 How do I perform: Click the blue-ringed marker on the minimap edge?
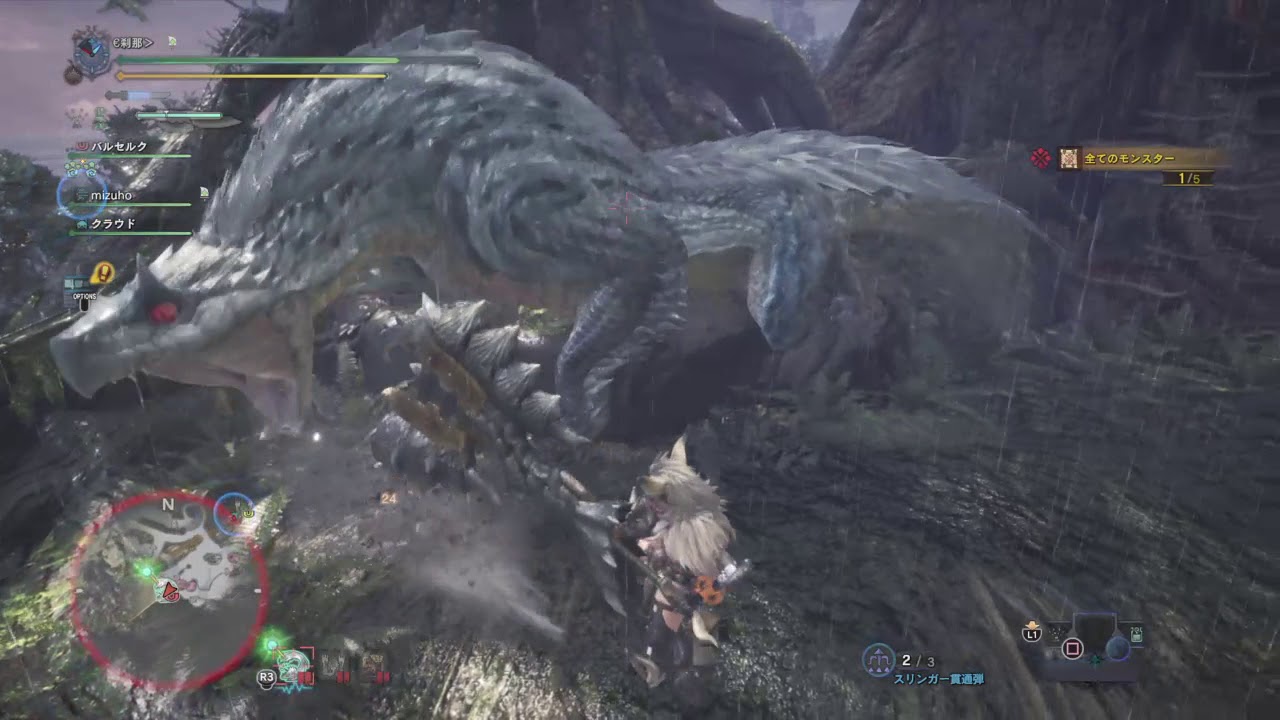coord(235,513)
